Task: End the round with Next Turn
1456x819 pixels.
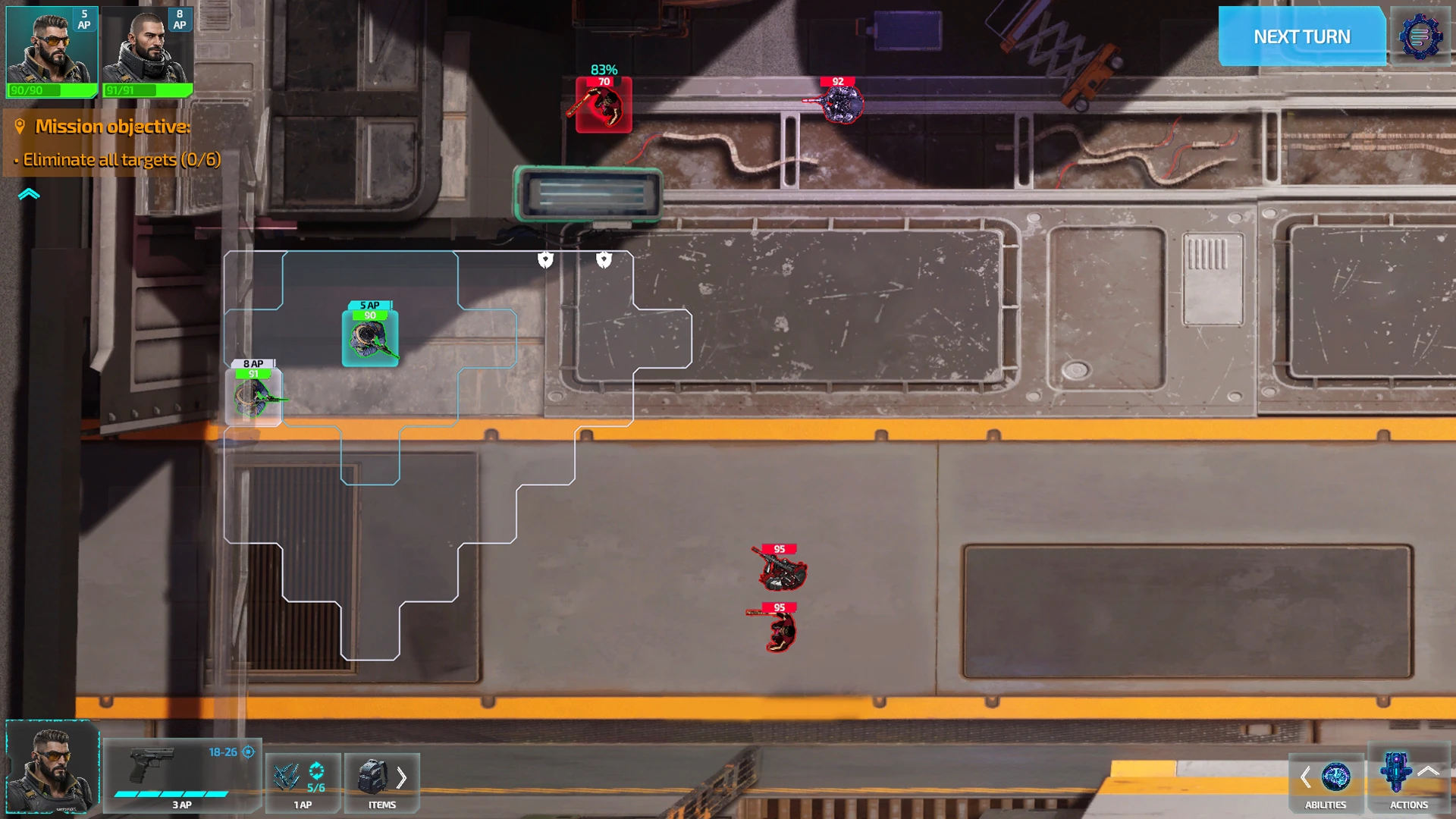Action: coord(1301,36)
